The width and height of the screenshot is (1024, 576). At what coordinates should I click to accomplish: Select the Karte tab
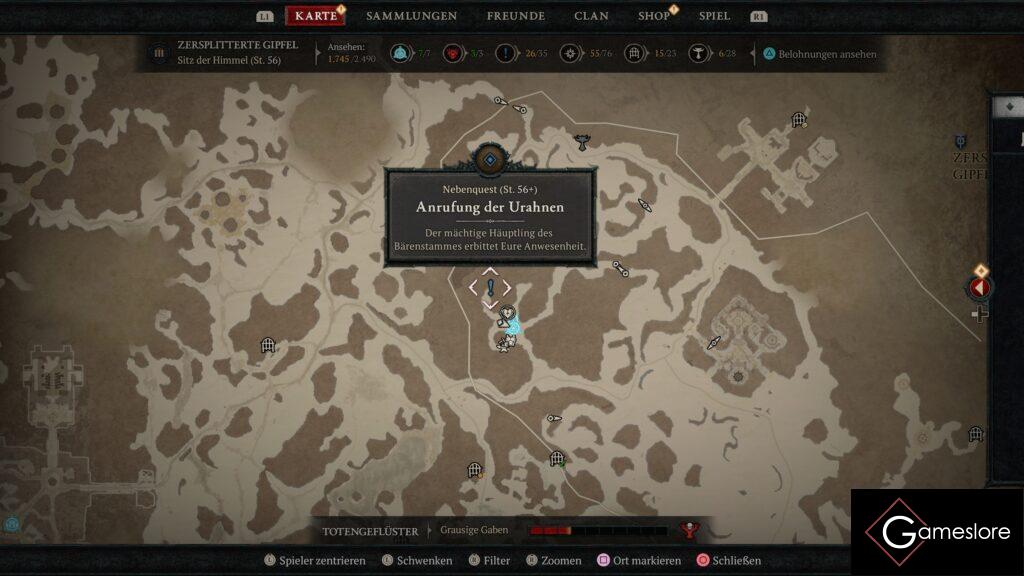(316, 16)
